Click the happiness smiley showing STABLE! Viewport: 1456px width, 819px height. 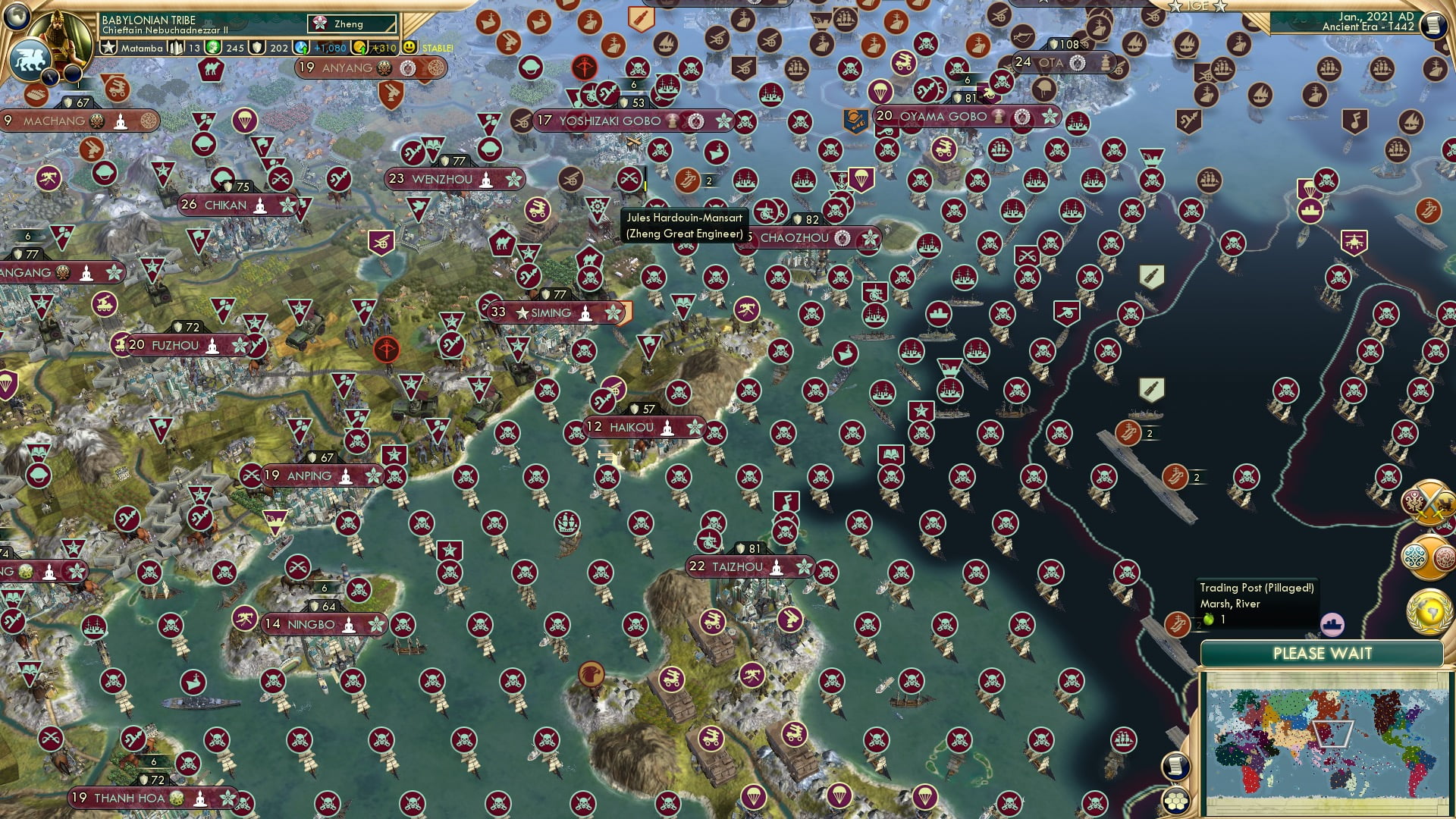click(x=410, y=47)
